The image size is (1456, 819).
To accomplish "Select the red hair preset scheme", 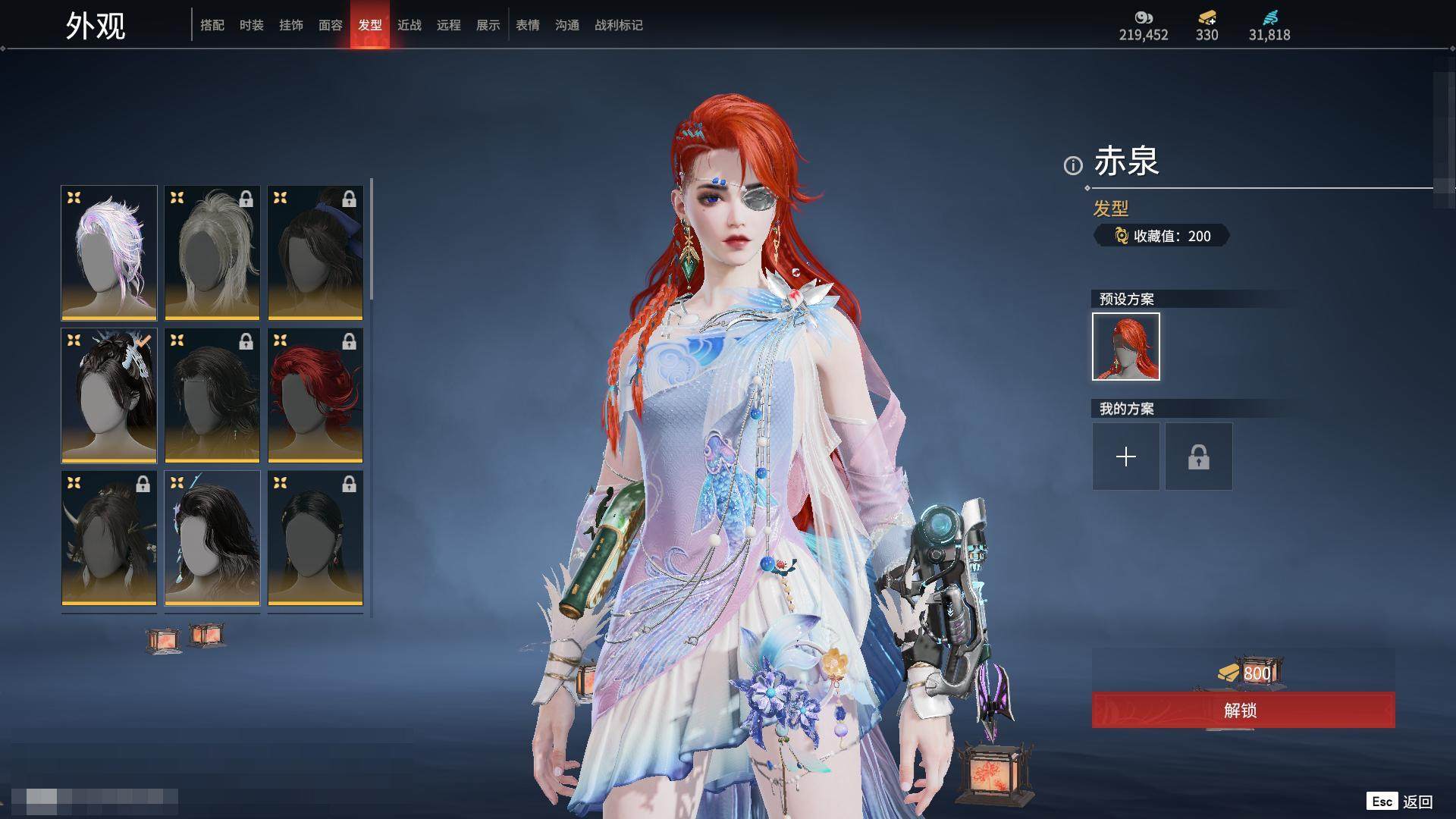I will point(1126,347).
